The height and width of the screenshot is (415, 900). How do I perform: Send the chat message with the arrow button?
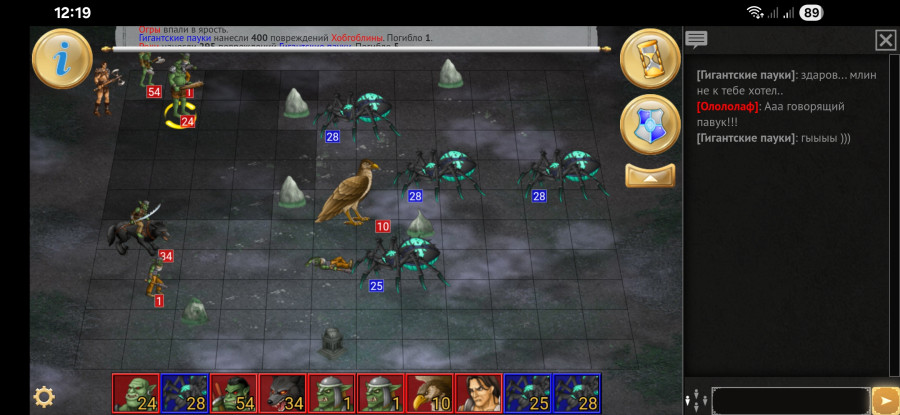(x=885, y=400)
